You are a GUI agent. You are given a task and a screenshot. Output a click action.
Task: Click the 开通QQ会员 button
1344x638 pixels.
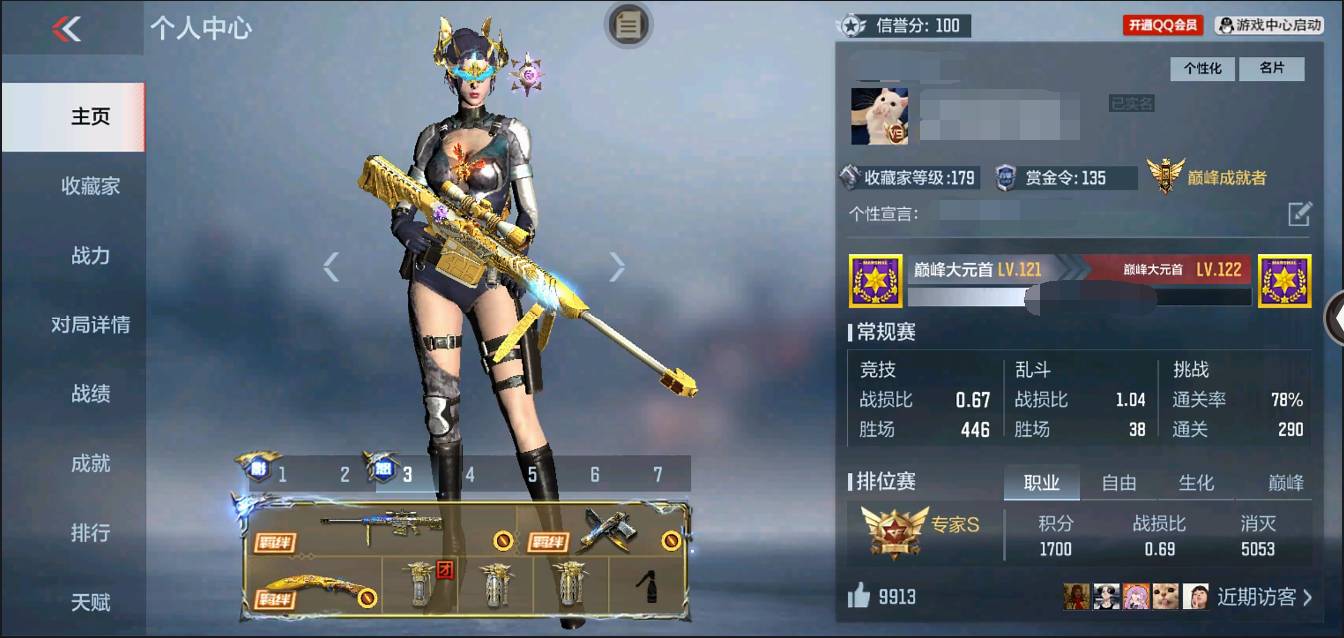tap(1163, 25)
